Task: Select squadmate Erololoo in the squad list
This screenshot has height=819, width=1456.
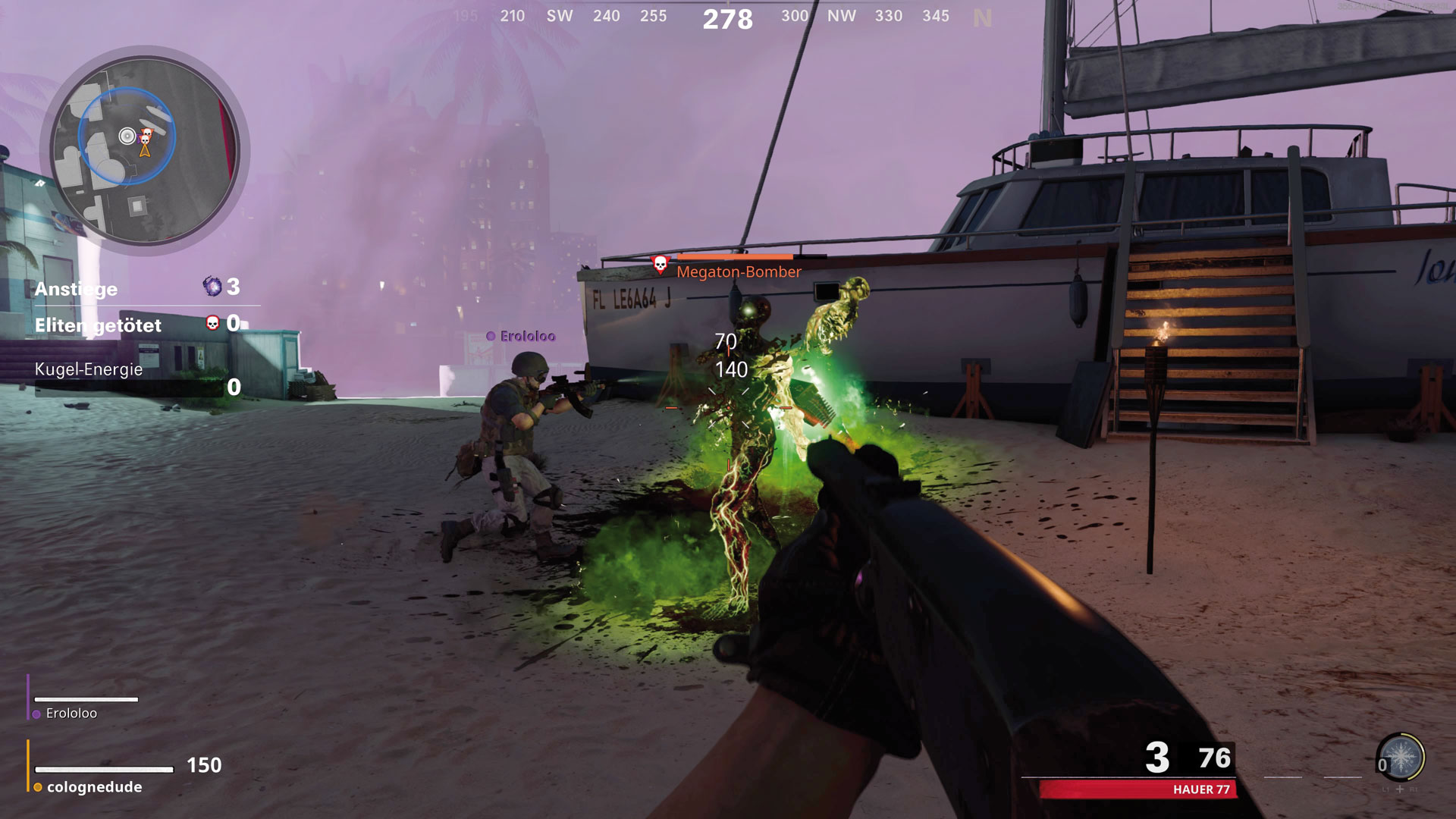Action: coord(71,713)
